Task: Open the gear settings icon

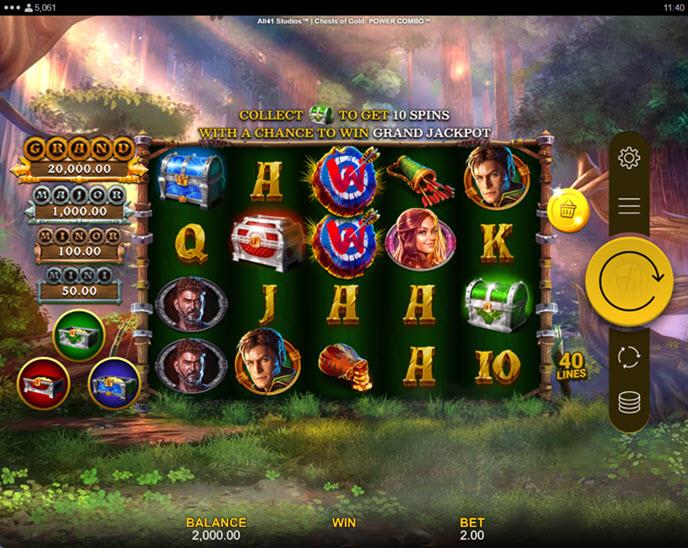Action: 629,158
